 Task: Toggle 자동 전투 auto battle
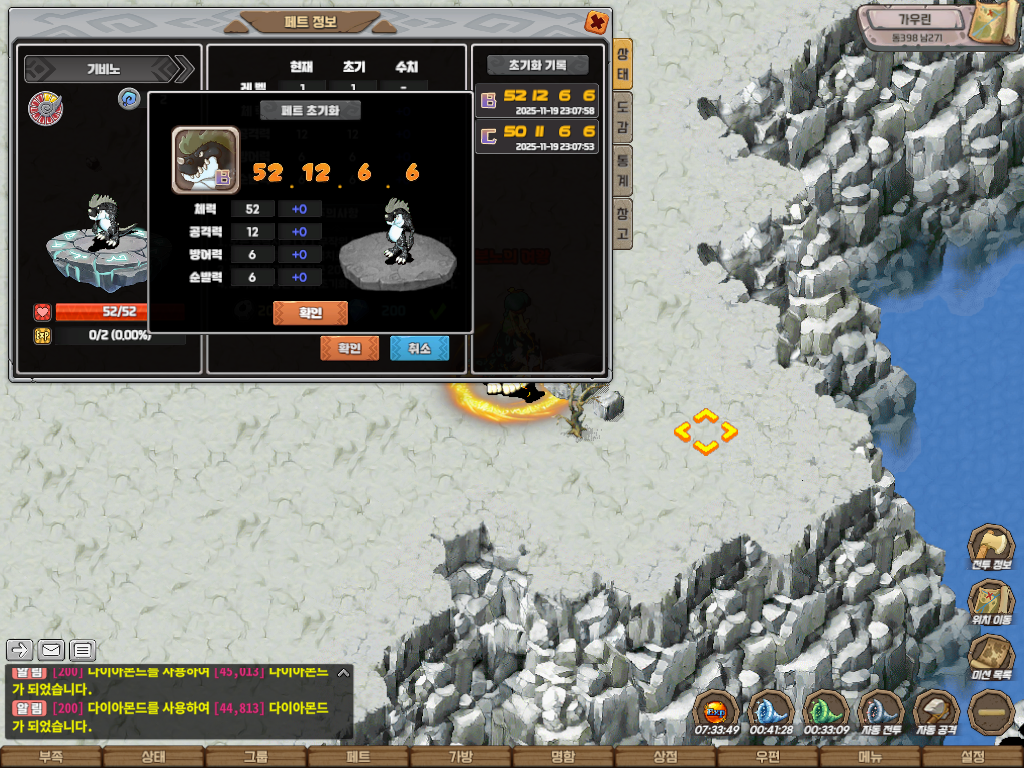(880, 713)
